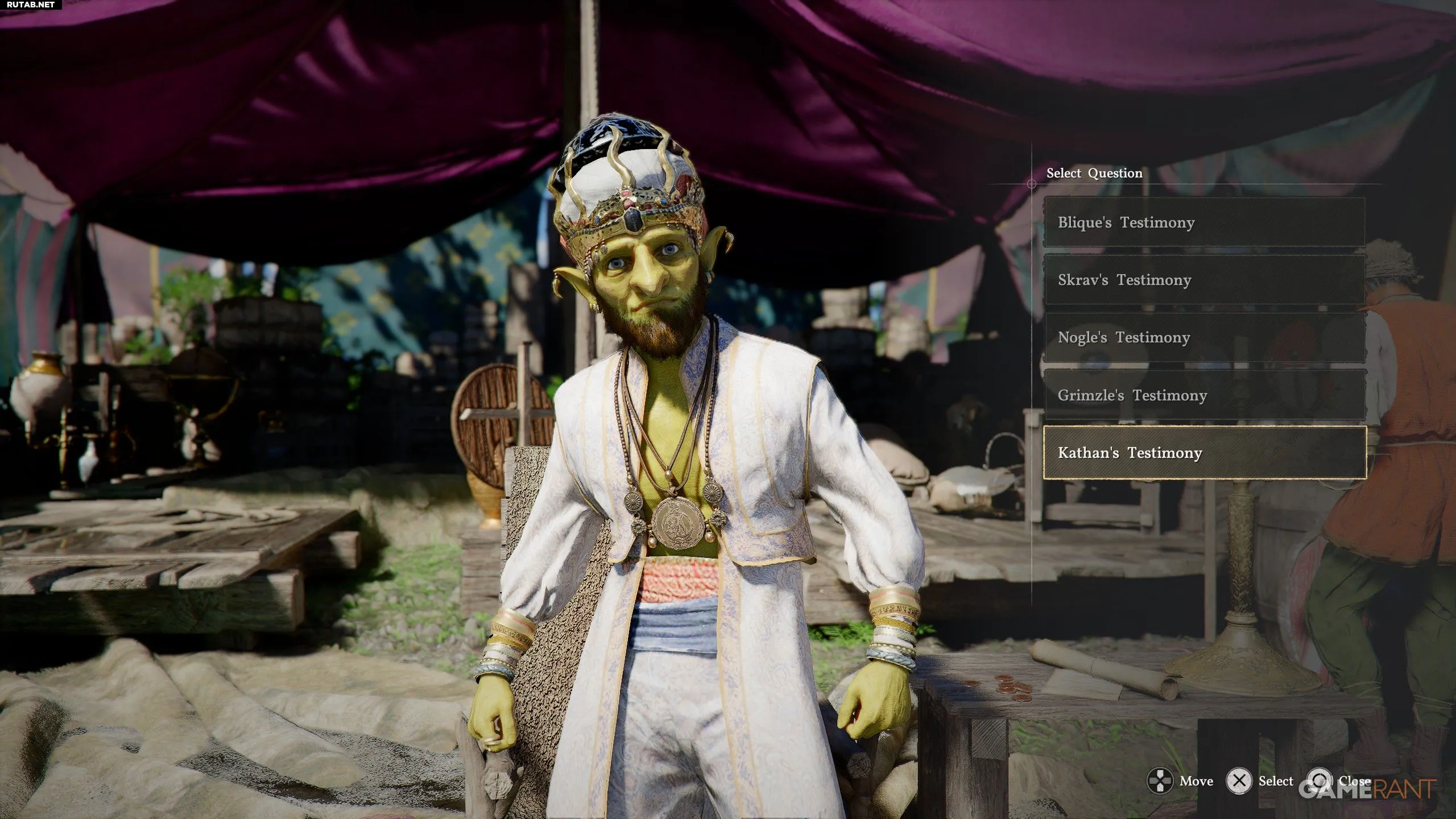Select Blique's Testimony question
Viewport: 1456px width, 819px height.
[x=1203, y=222]
